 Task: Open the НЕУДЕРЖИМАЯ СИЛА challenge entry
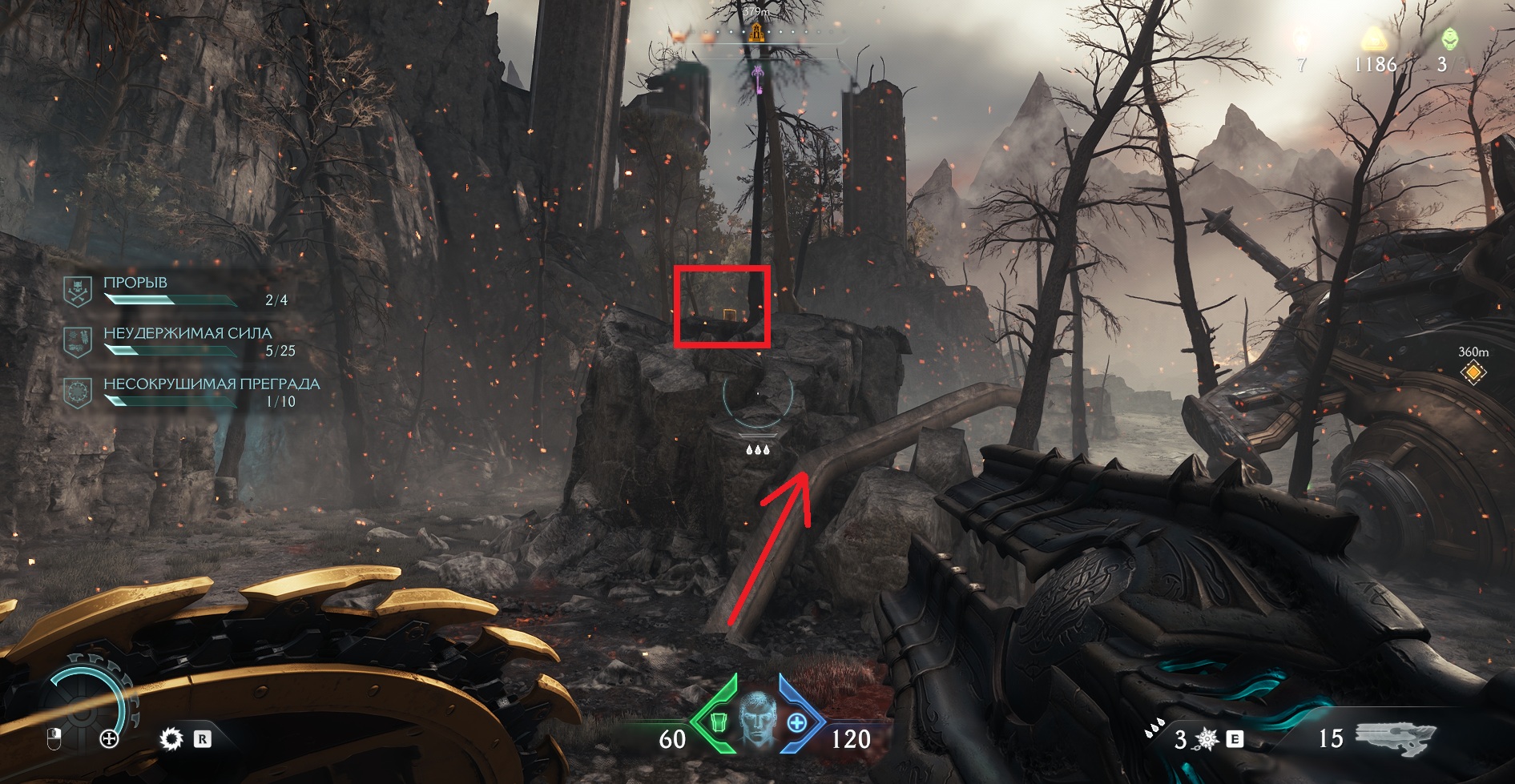pos(187,333)
